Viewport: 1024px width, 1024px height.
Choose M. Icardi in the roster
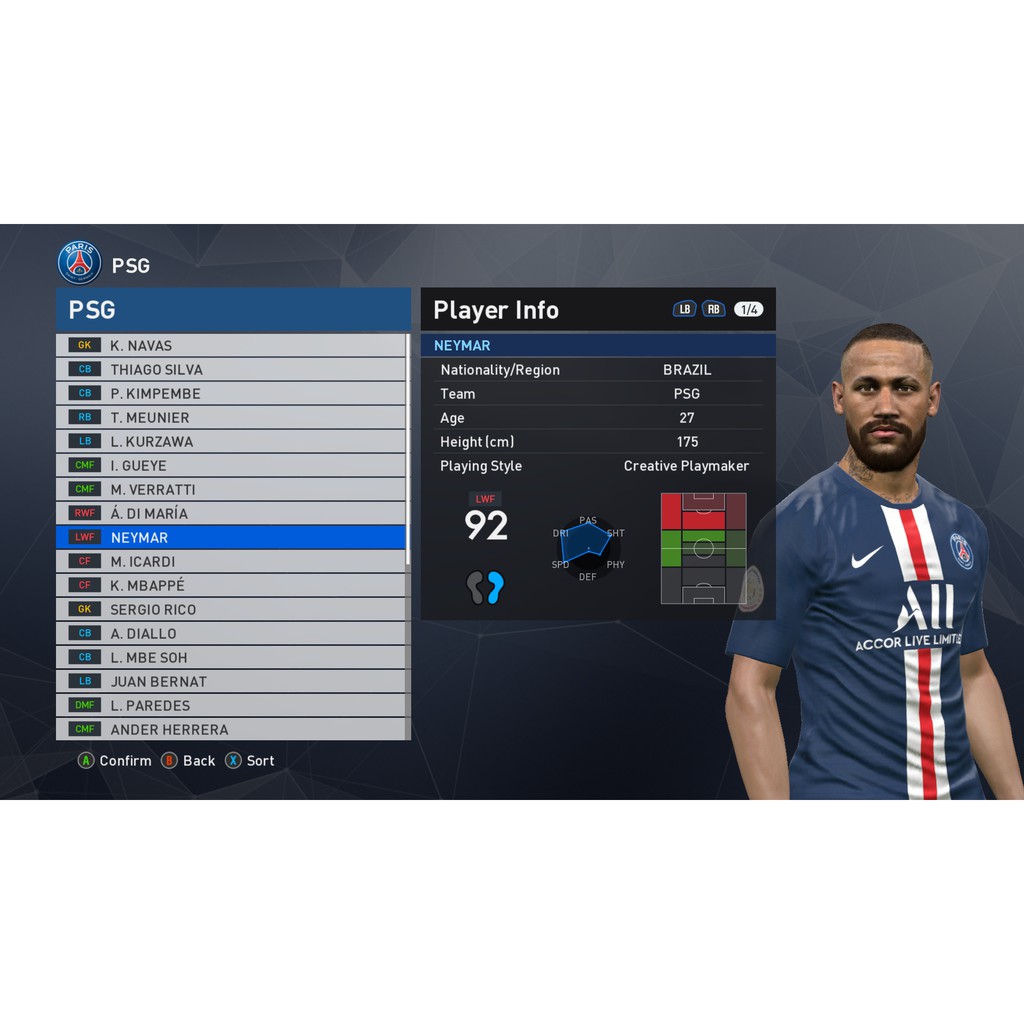click(x=231, y=561)
